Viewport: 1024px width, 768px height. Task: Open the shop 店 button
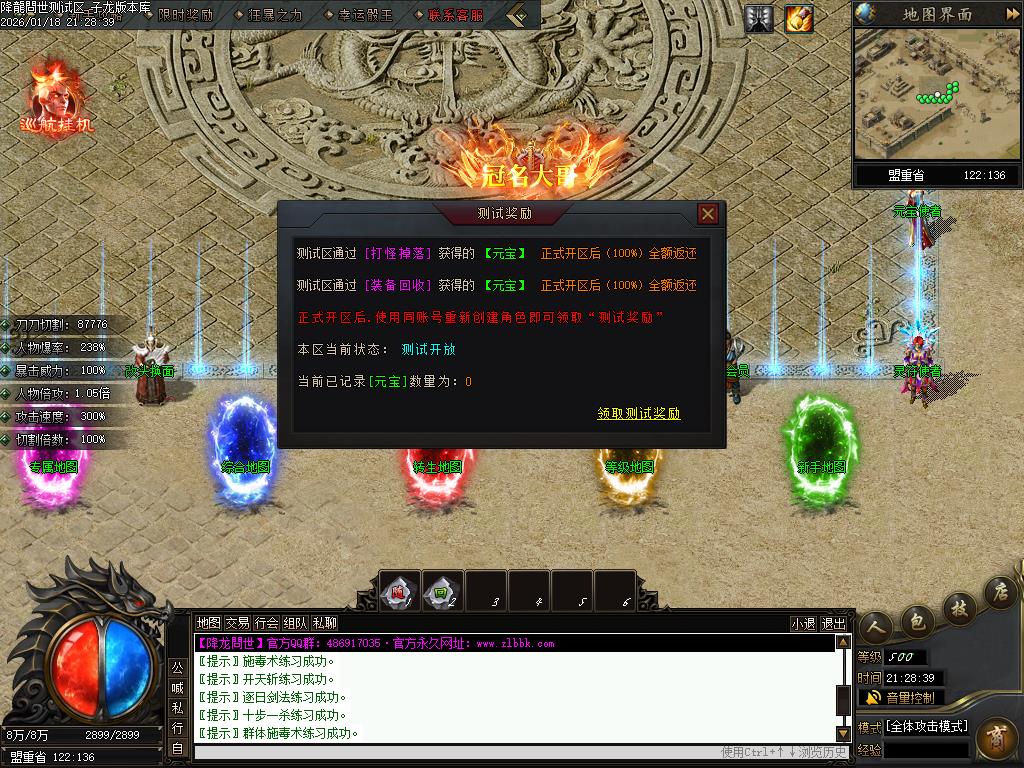click(x=998, y=592)
